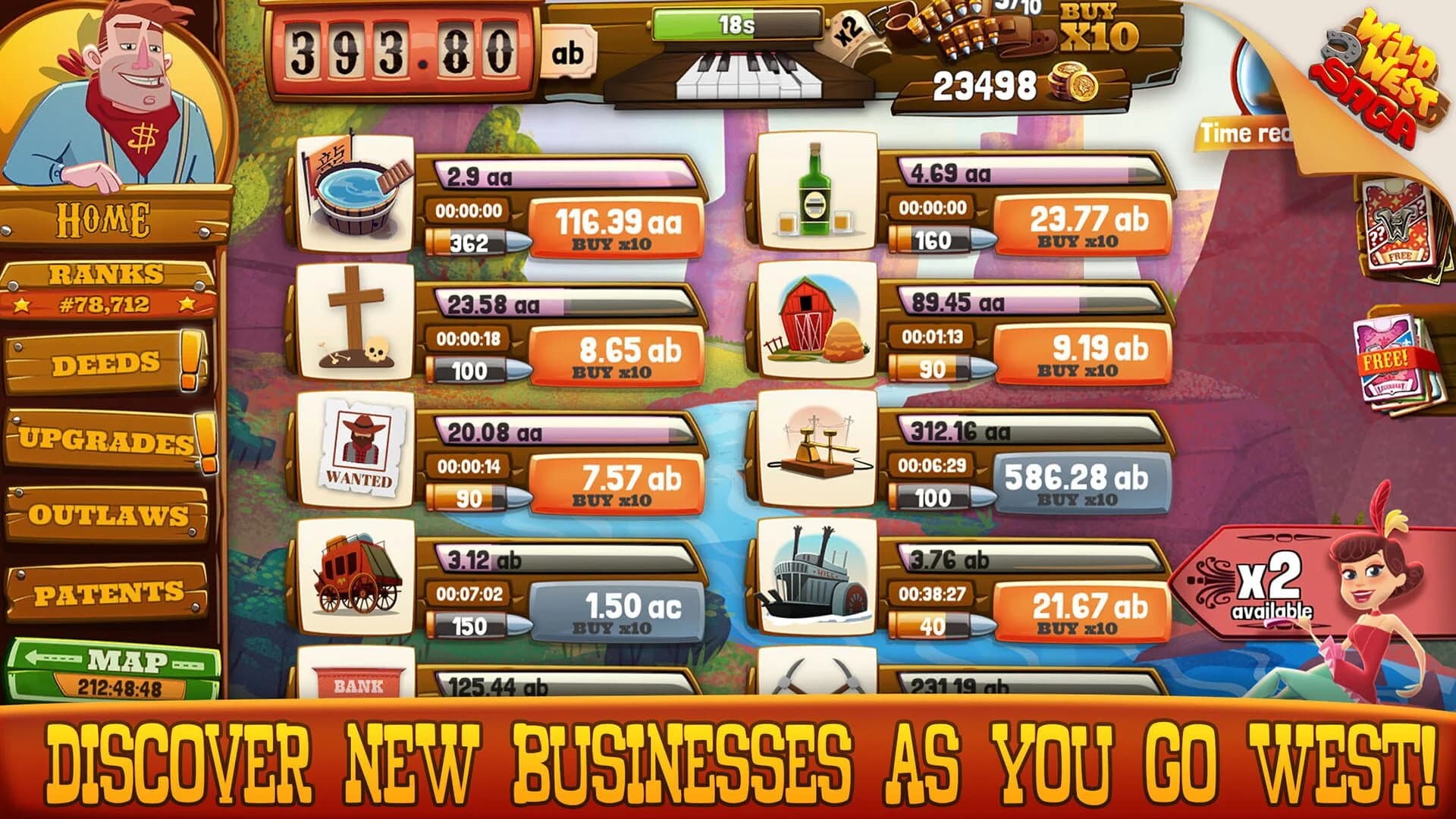Expand the Patents menu

tap(106, 588)
